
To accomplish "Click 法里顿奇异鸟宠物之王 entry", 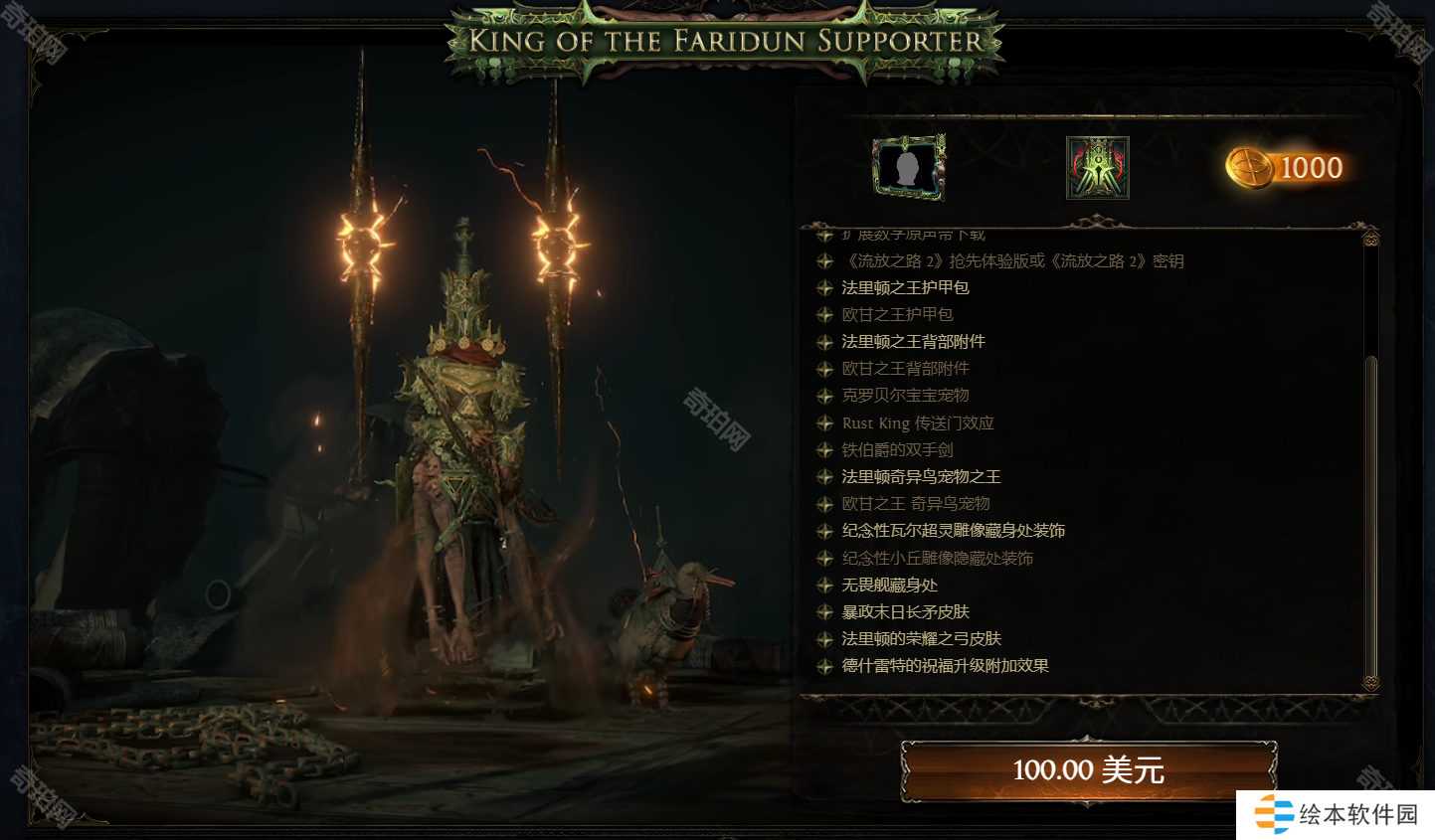I will [921, 477].
